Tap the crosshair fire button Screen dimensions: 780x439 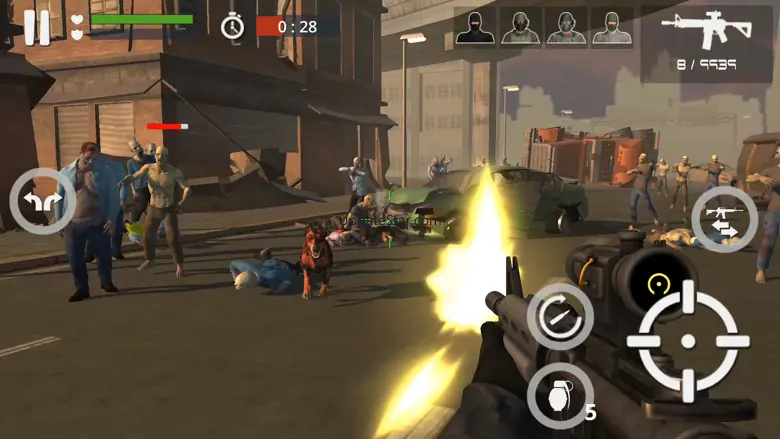(x=688, y=341)
